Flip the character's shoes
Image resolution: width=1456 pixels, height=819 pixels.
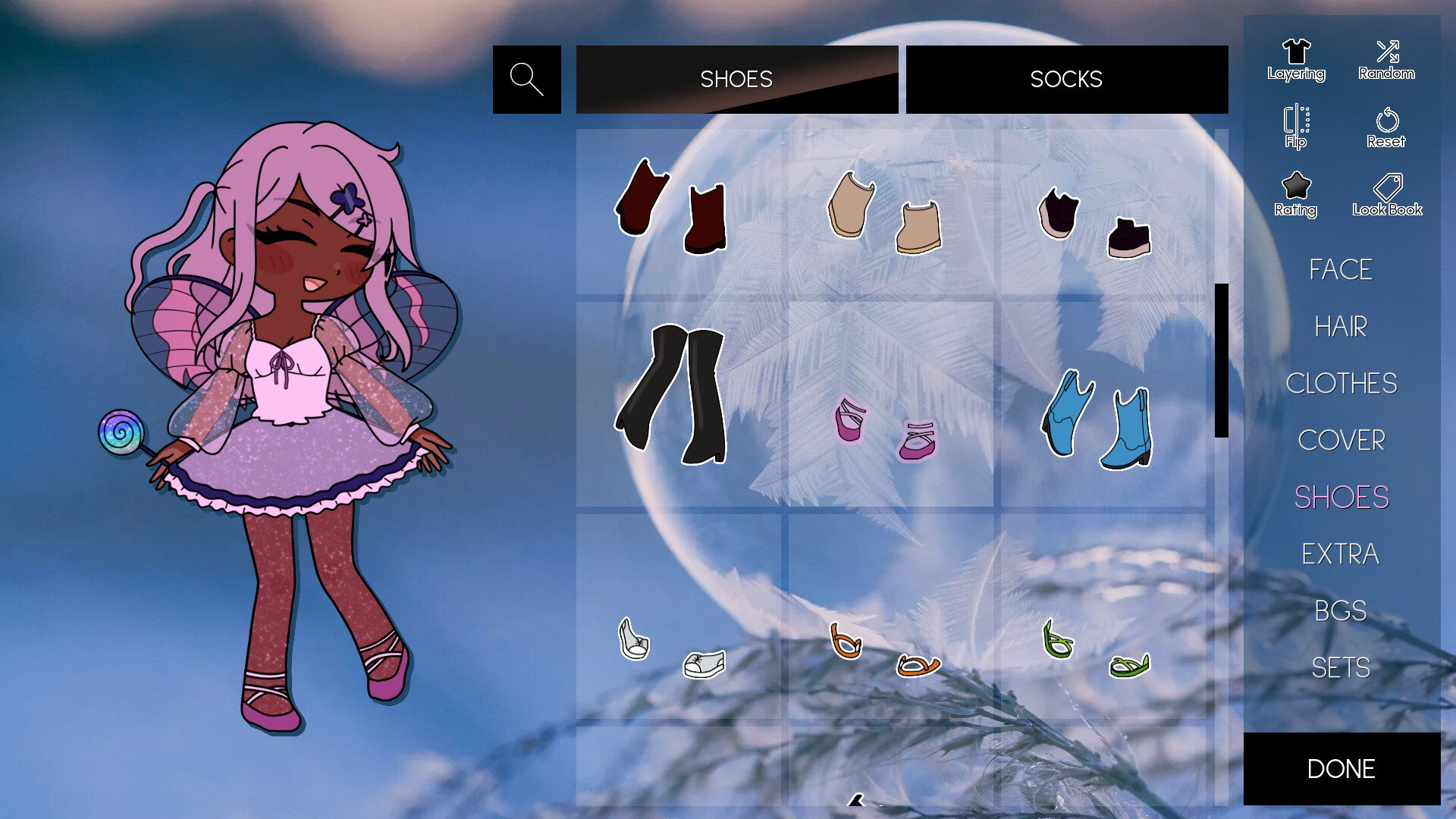pyautogui.click(x=1296, y=125)
